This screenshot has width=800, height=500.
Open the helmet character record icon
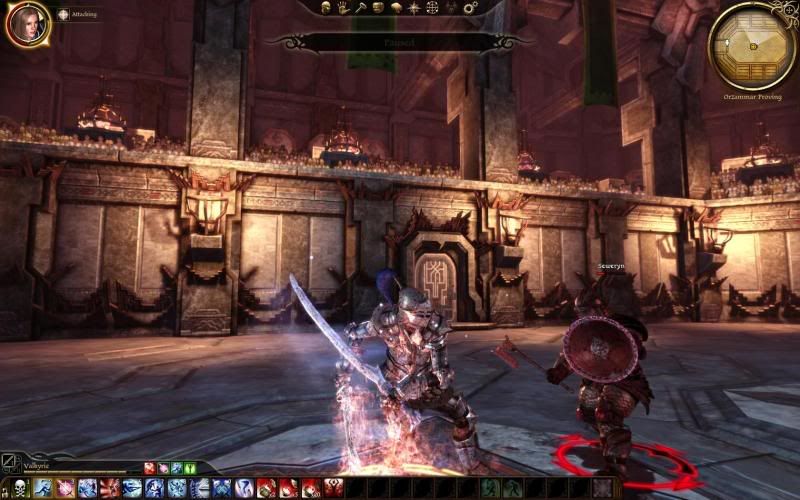pyautogui.click(x=327, y=7)
